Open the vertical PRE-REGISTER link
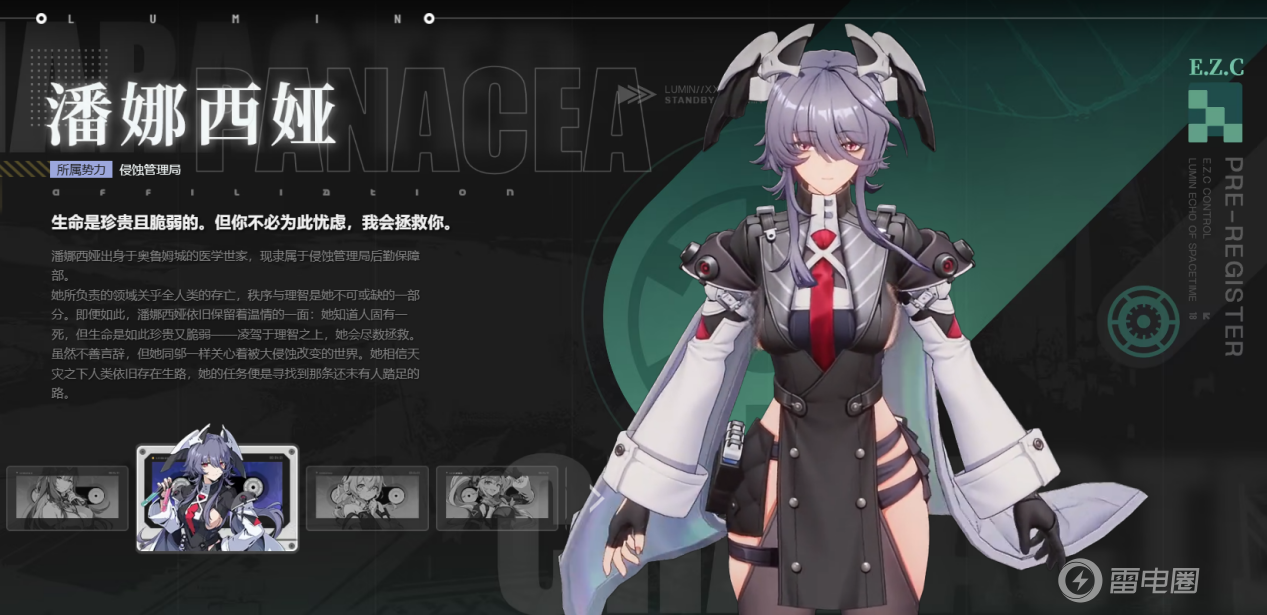1267x615 pixels. coord(1234,256)
